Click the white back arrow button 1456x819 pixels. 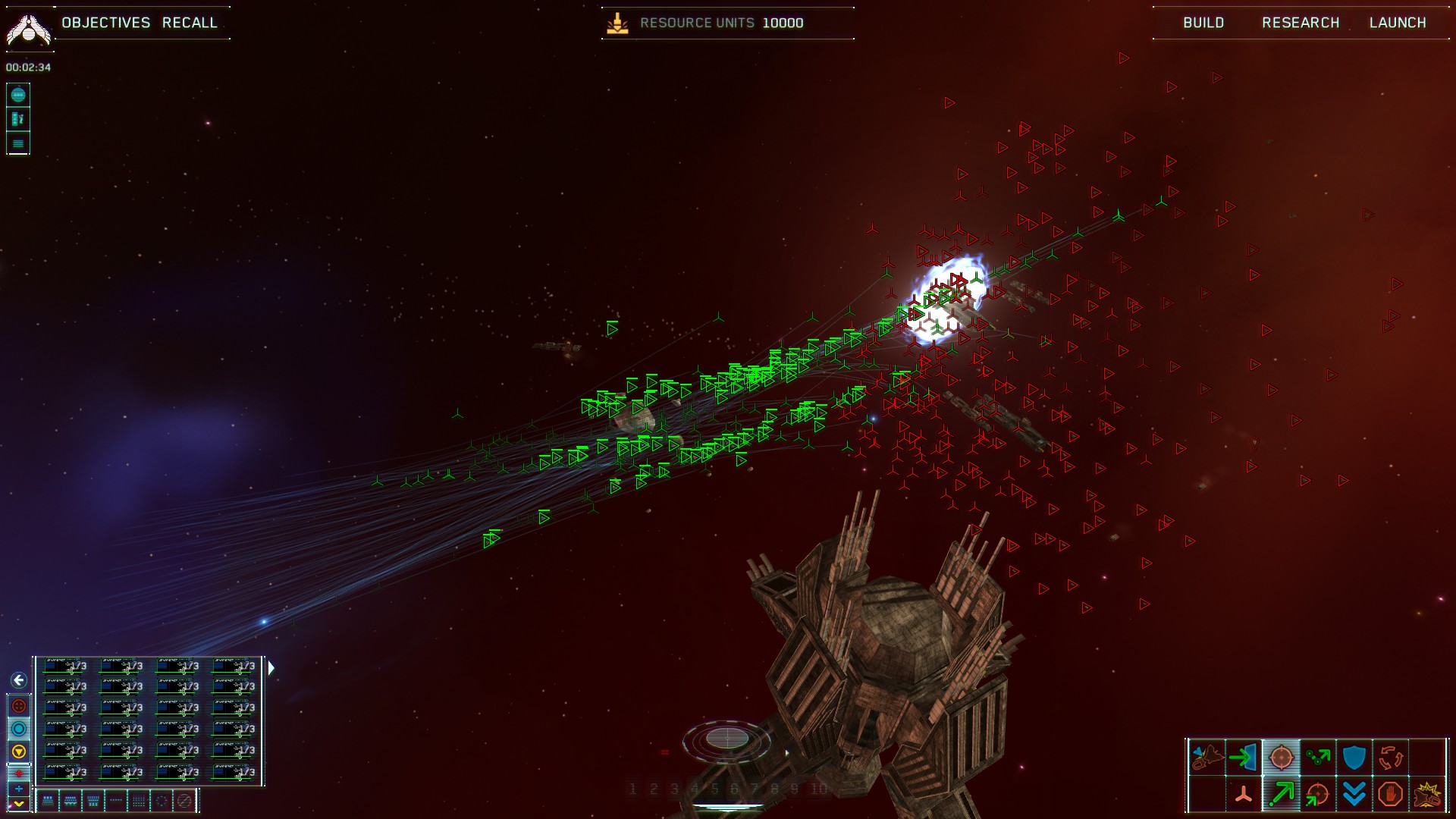tap(19, 680)
